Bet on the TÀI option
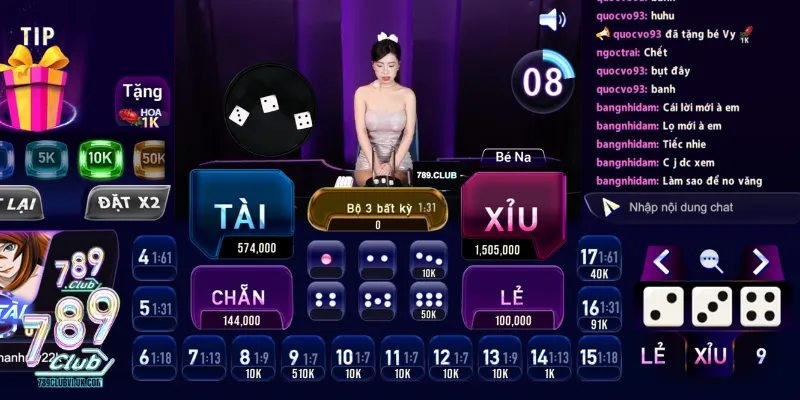800x400 pixels. coord(241,216)
